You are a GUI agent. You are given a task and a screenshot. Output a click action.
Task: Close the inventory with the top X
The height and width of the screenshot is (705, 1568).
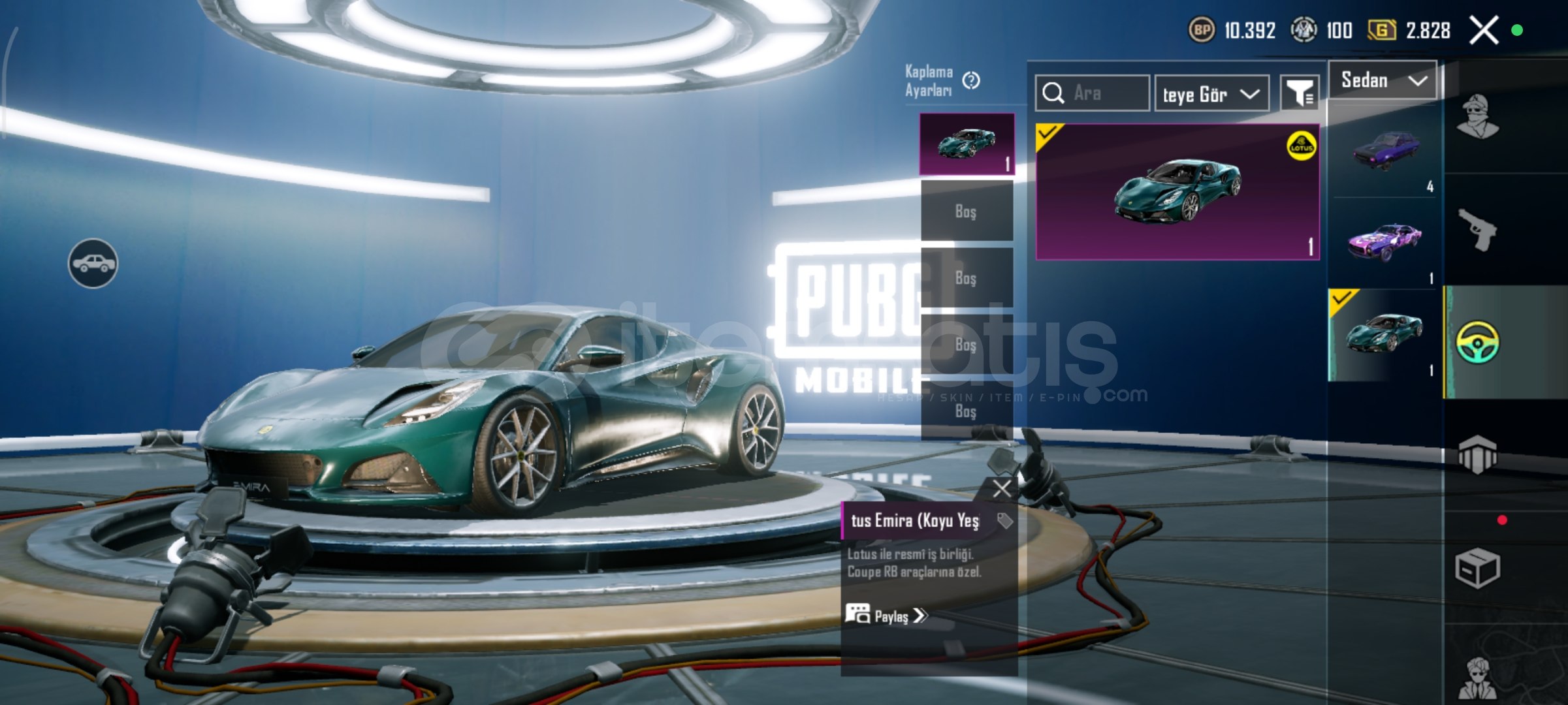tap(1483, 30)
